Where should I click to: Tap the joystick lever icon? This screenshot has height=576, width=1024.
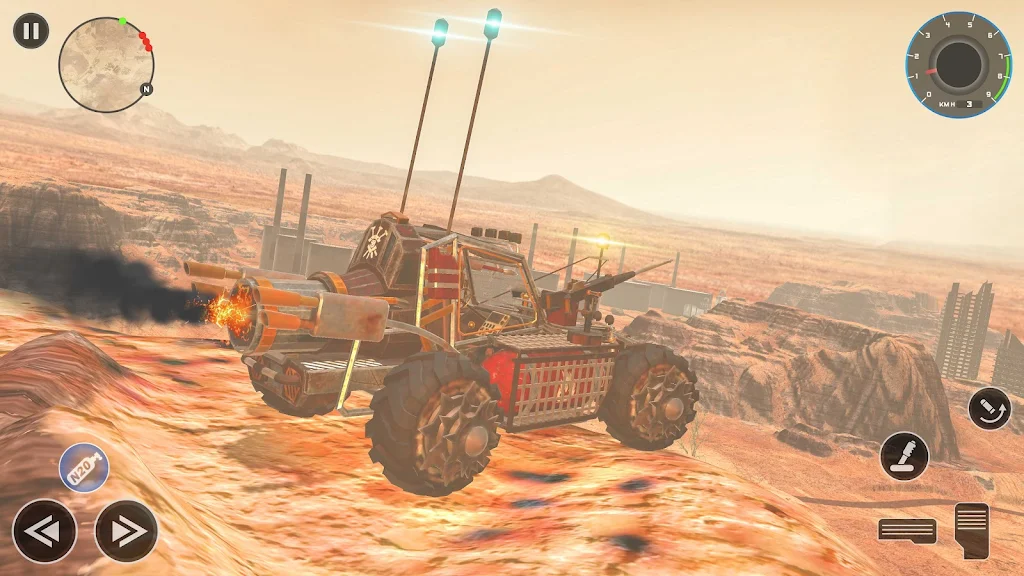[x=904, y=456]
